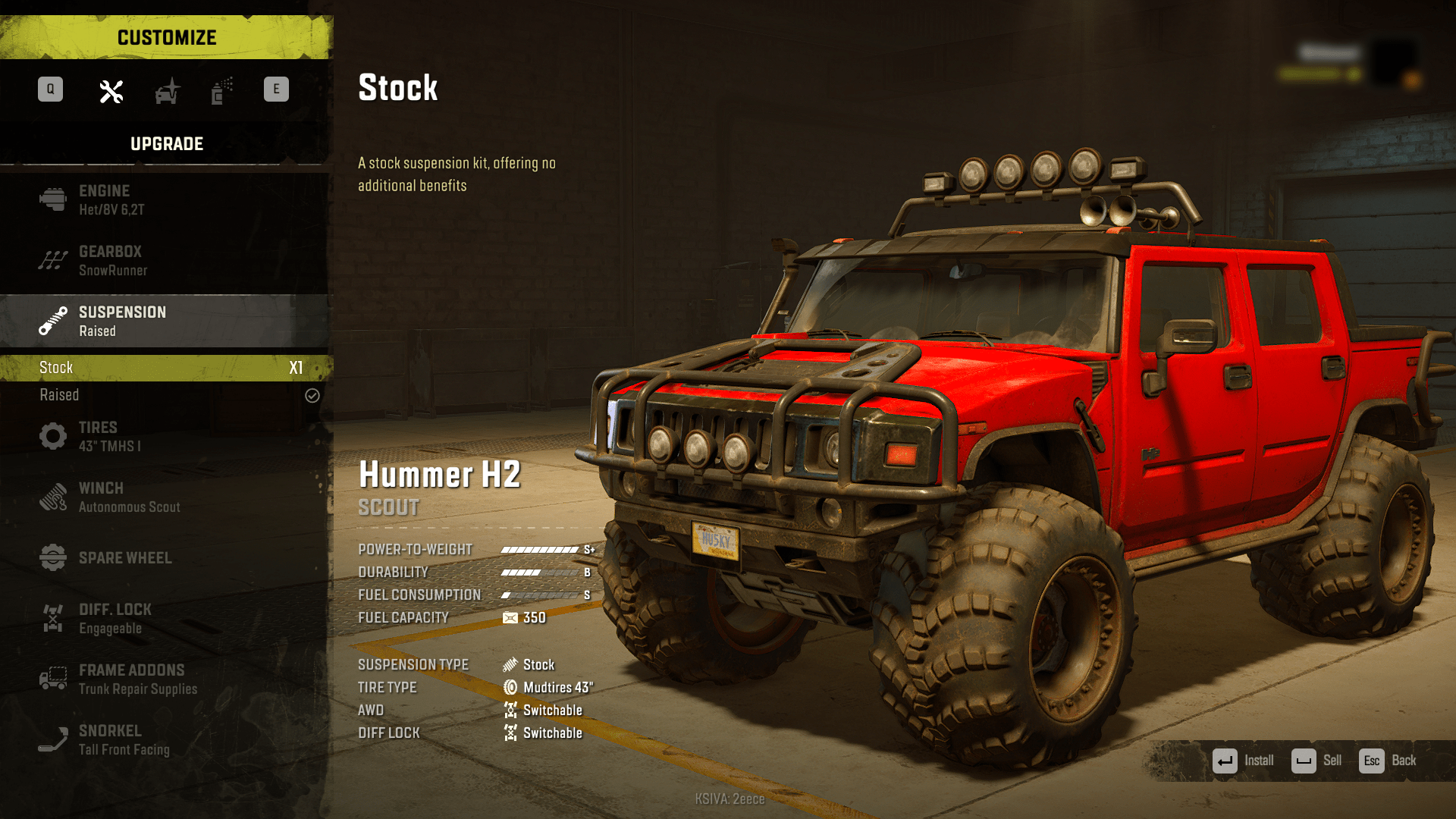Open the Frame Addons category
This screenshot has height=819, width=1456.
point(165,679)
